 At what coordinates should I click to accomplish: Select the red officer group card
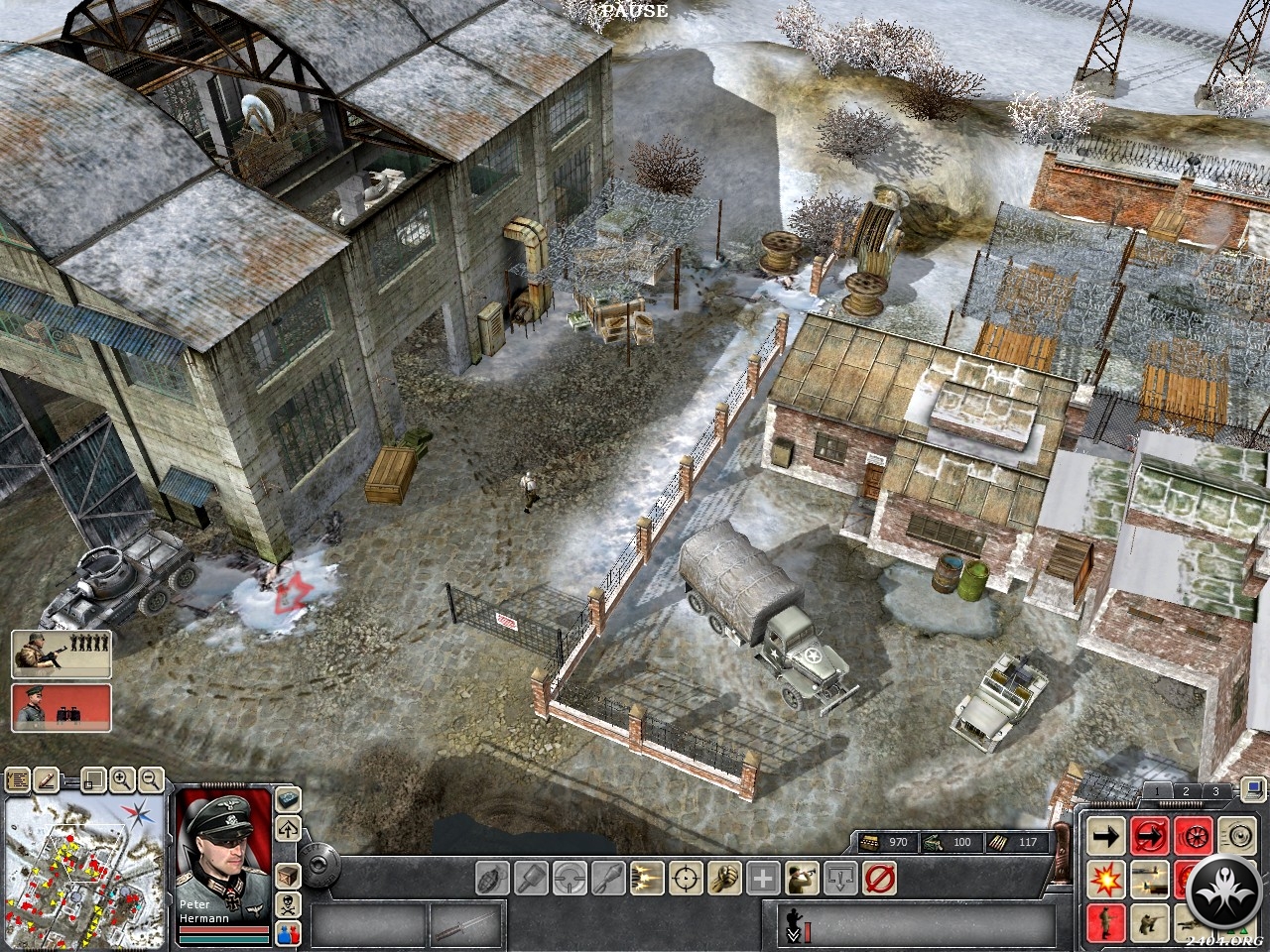tap(62, 707)
